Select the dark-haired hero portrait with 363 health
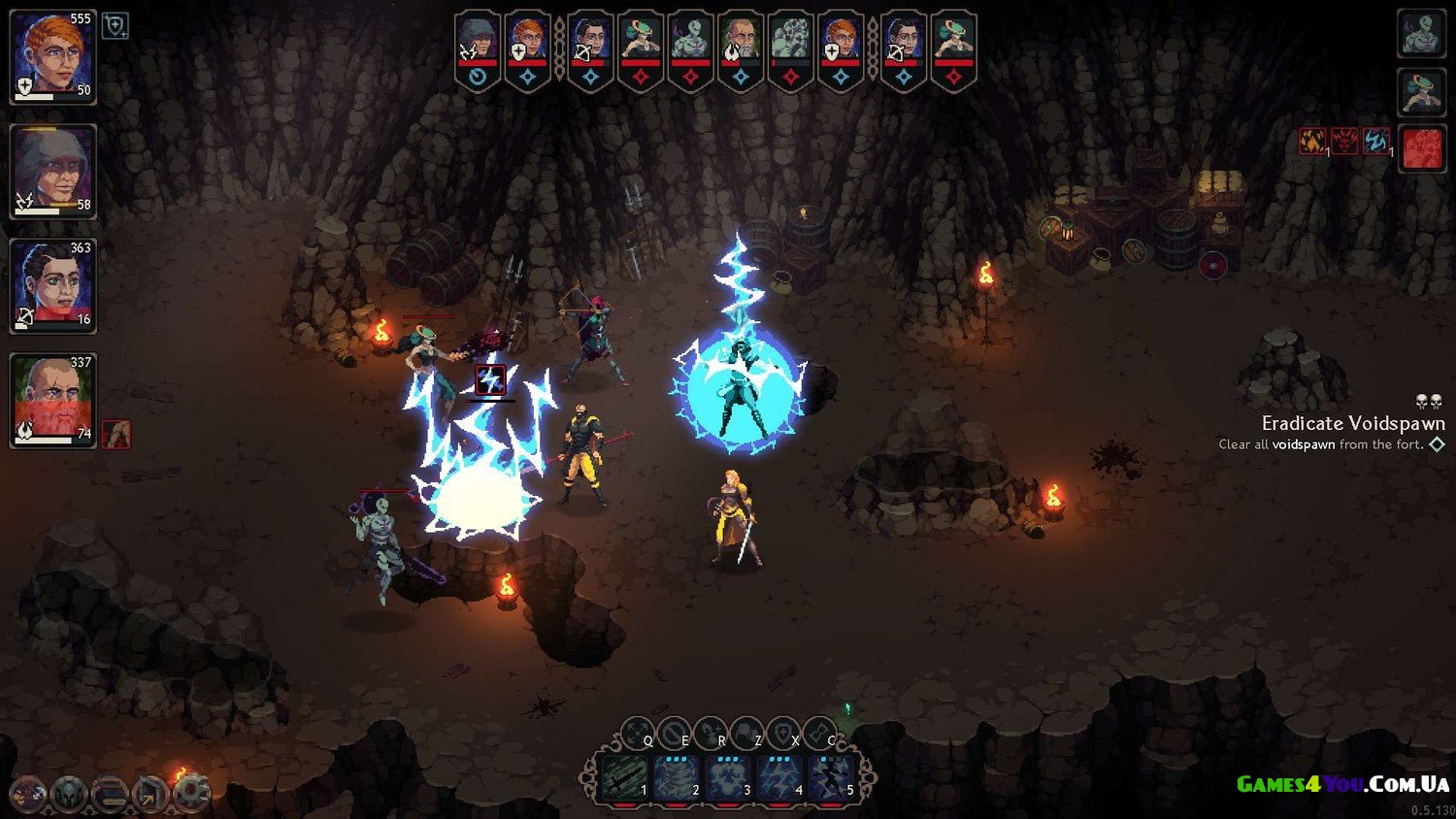Screen dimensions: 1456x819 (52, 284)
